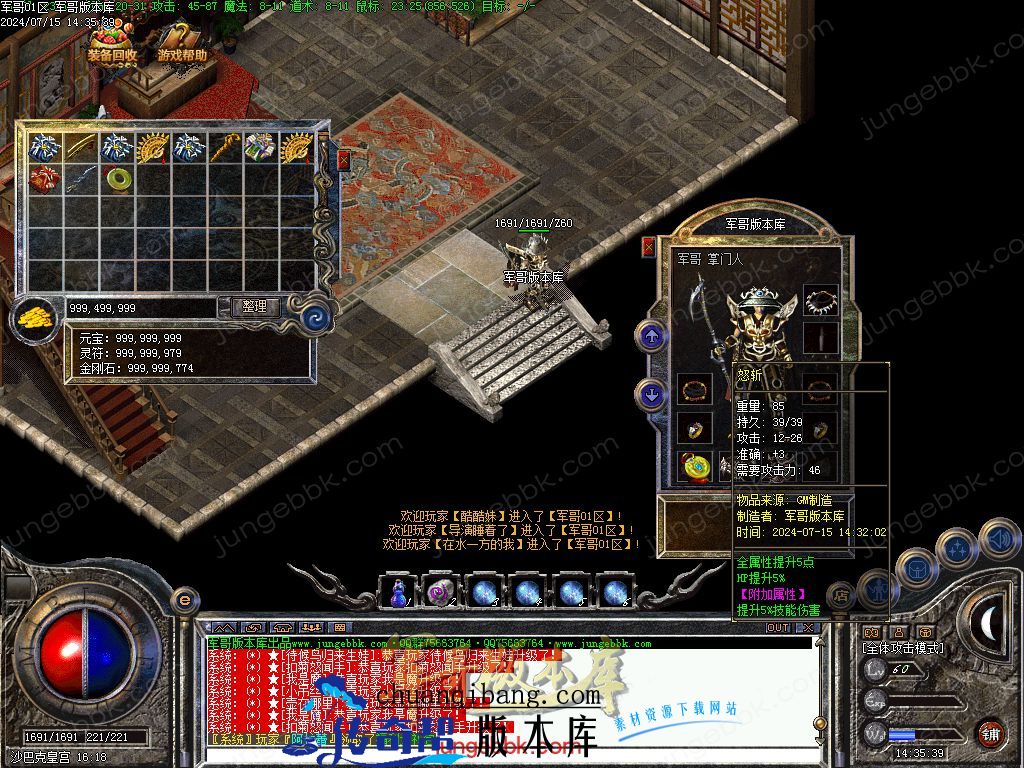Viewport: 1024px width, 768px height.
Task: Use the purple scroll in hotbar slot 2
Action: (441, 592)
